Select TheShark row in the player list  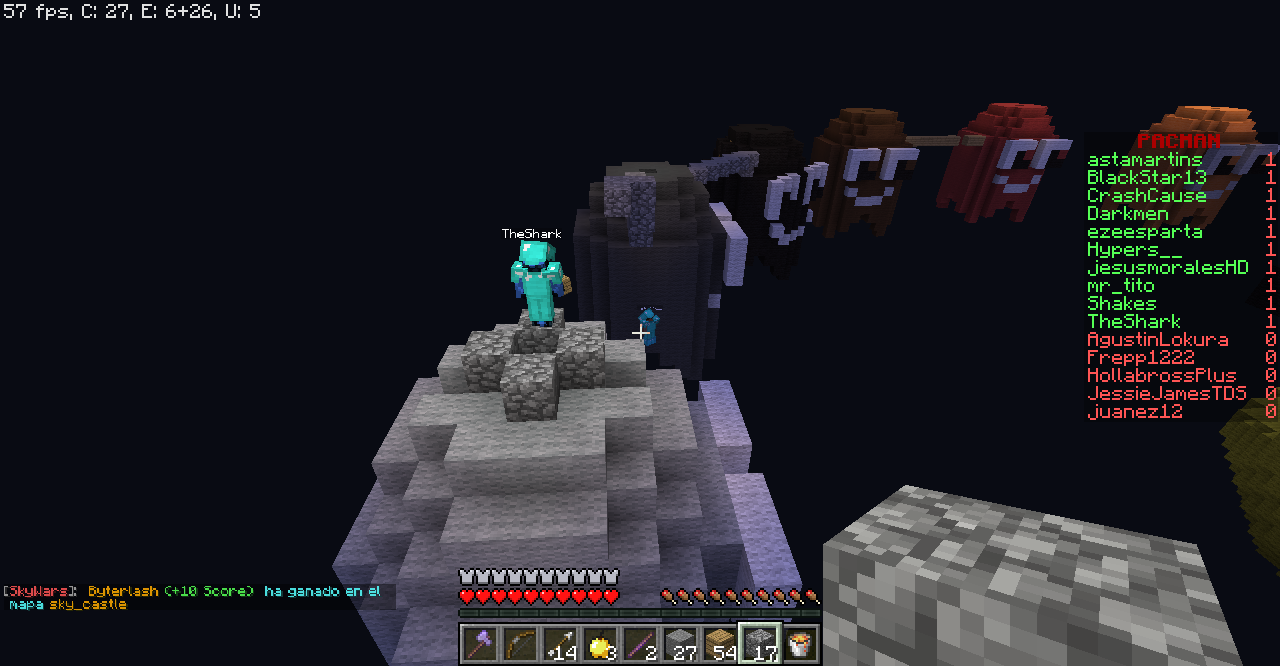click(1134, 322)
